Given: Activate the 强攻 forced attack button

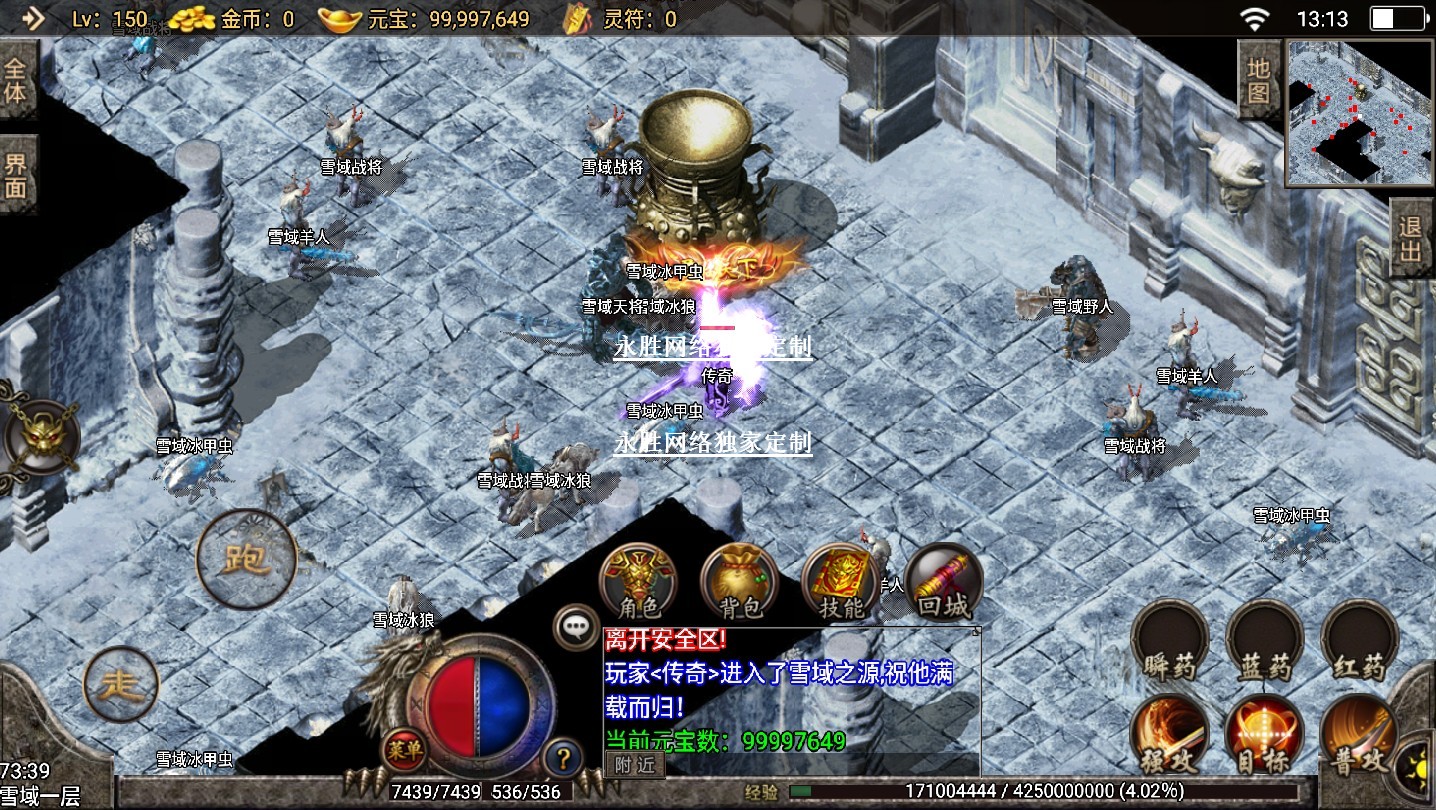Looking at the screenshot, I should coord(1170,735).
